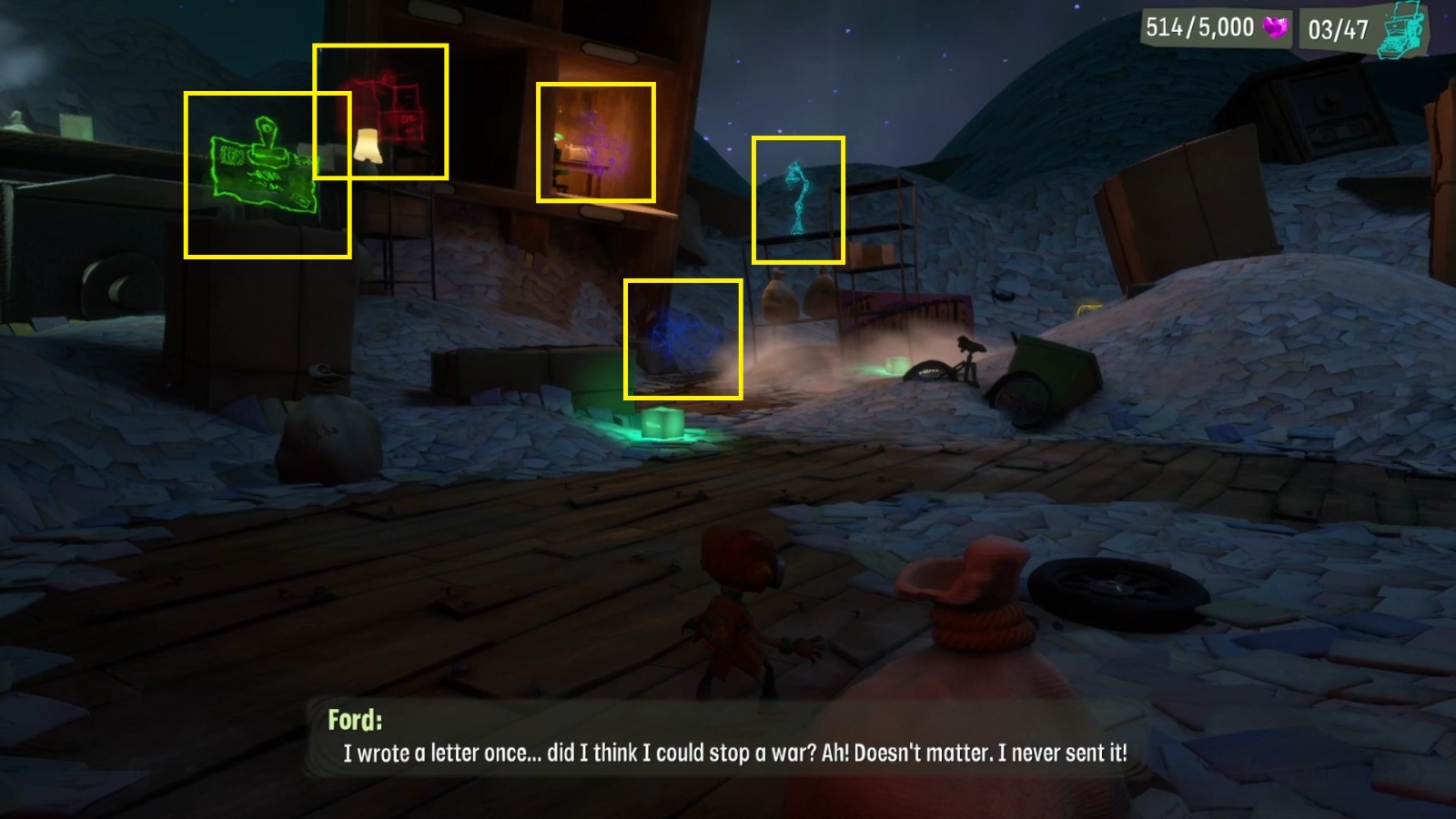Click the pink arrowhead icon beside 514/5,000

coord(1277,27)
